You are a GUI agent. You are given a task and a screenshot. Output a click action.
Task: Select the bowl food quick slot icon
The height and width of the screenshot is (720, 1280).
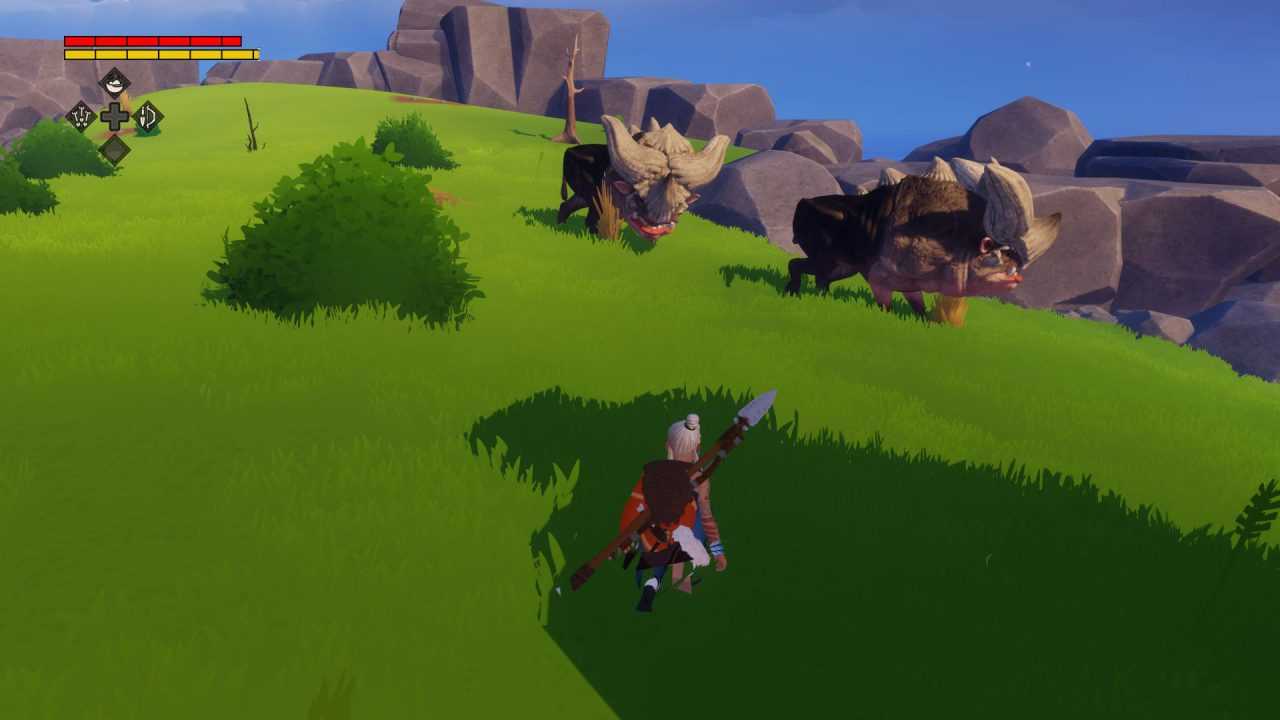point(115,83)
